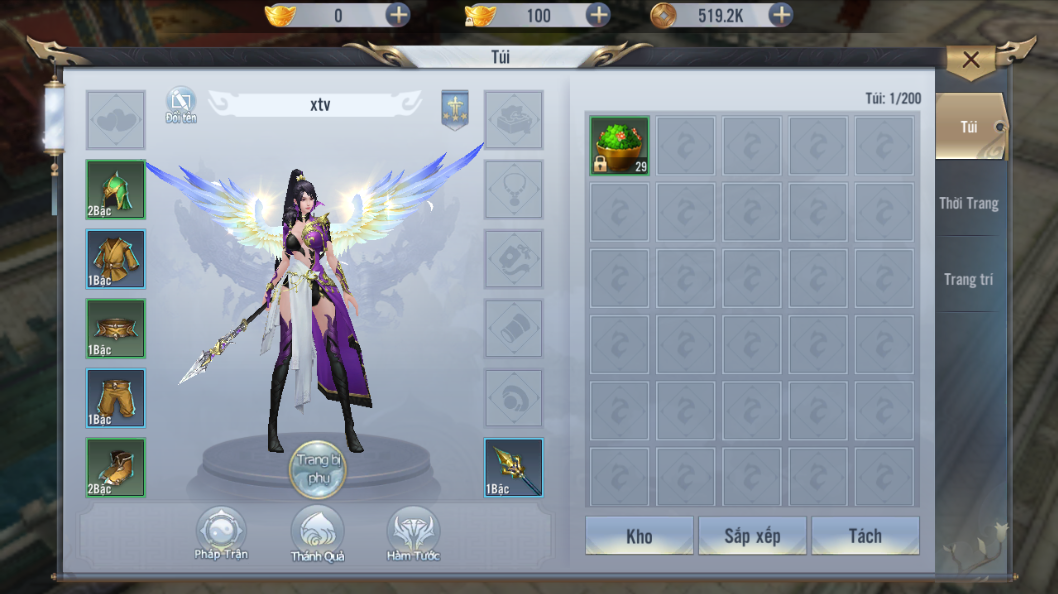Switch to the Thời Trang tab
The height and width of the screenshot is (594, 1058).
pos(968,203)
